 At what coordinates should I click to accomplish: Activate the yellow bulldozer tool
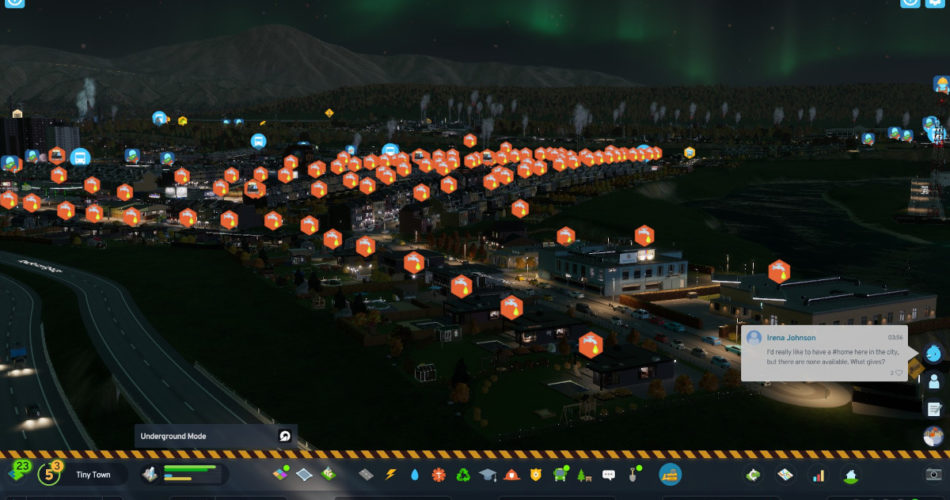670,474
